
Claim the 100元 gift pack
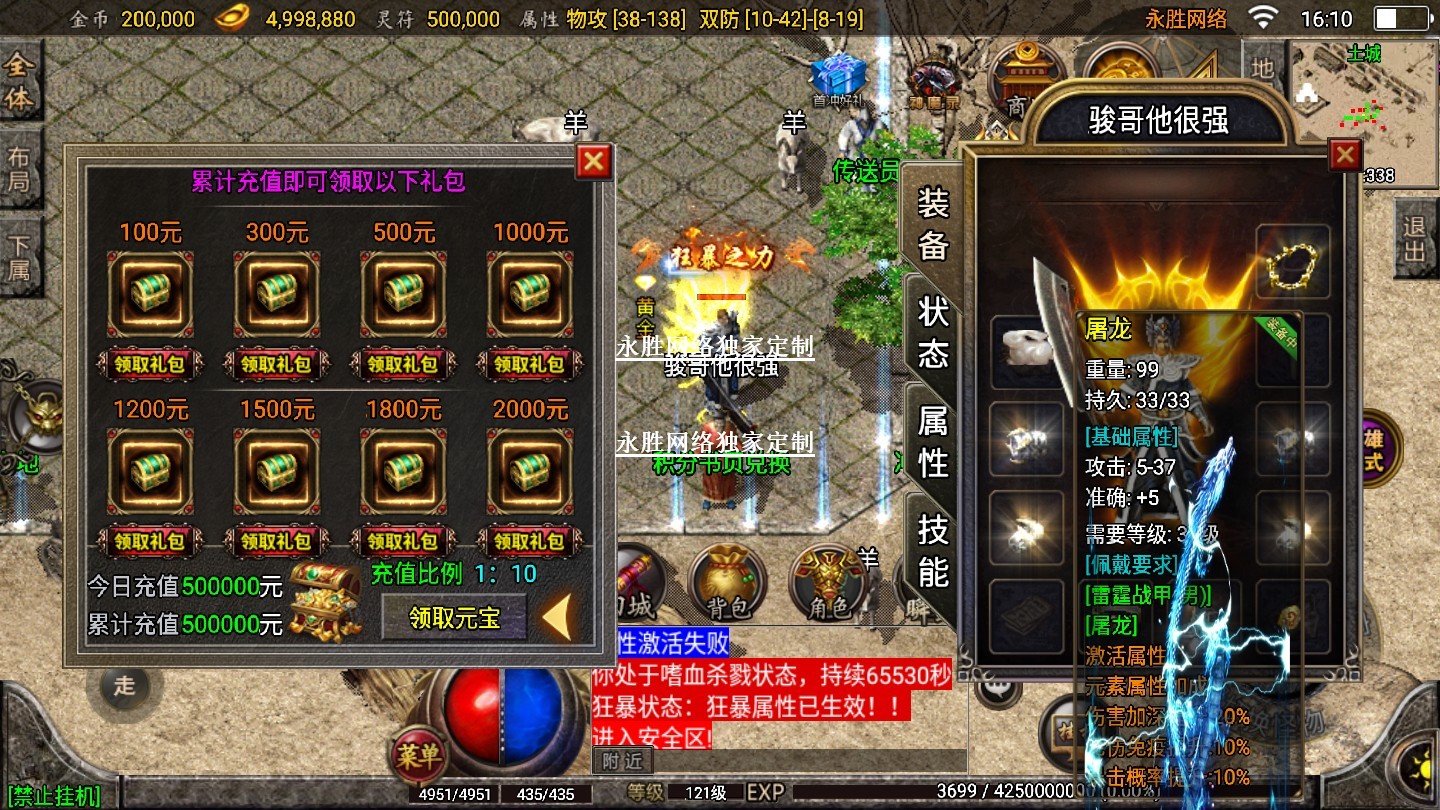150,364
